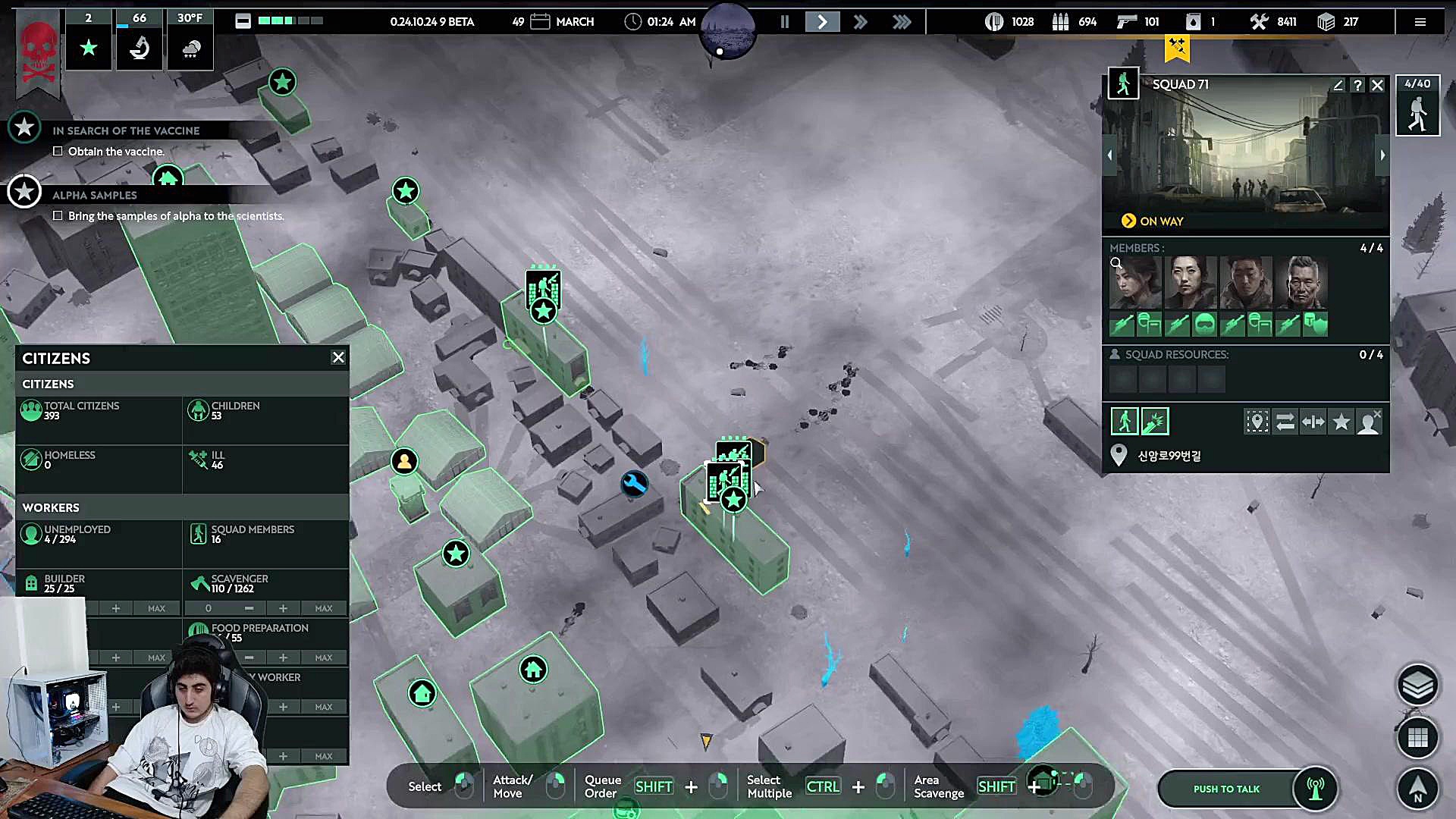Select the grey-haired squad member portrait

pos(1301,282)
